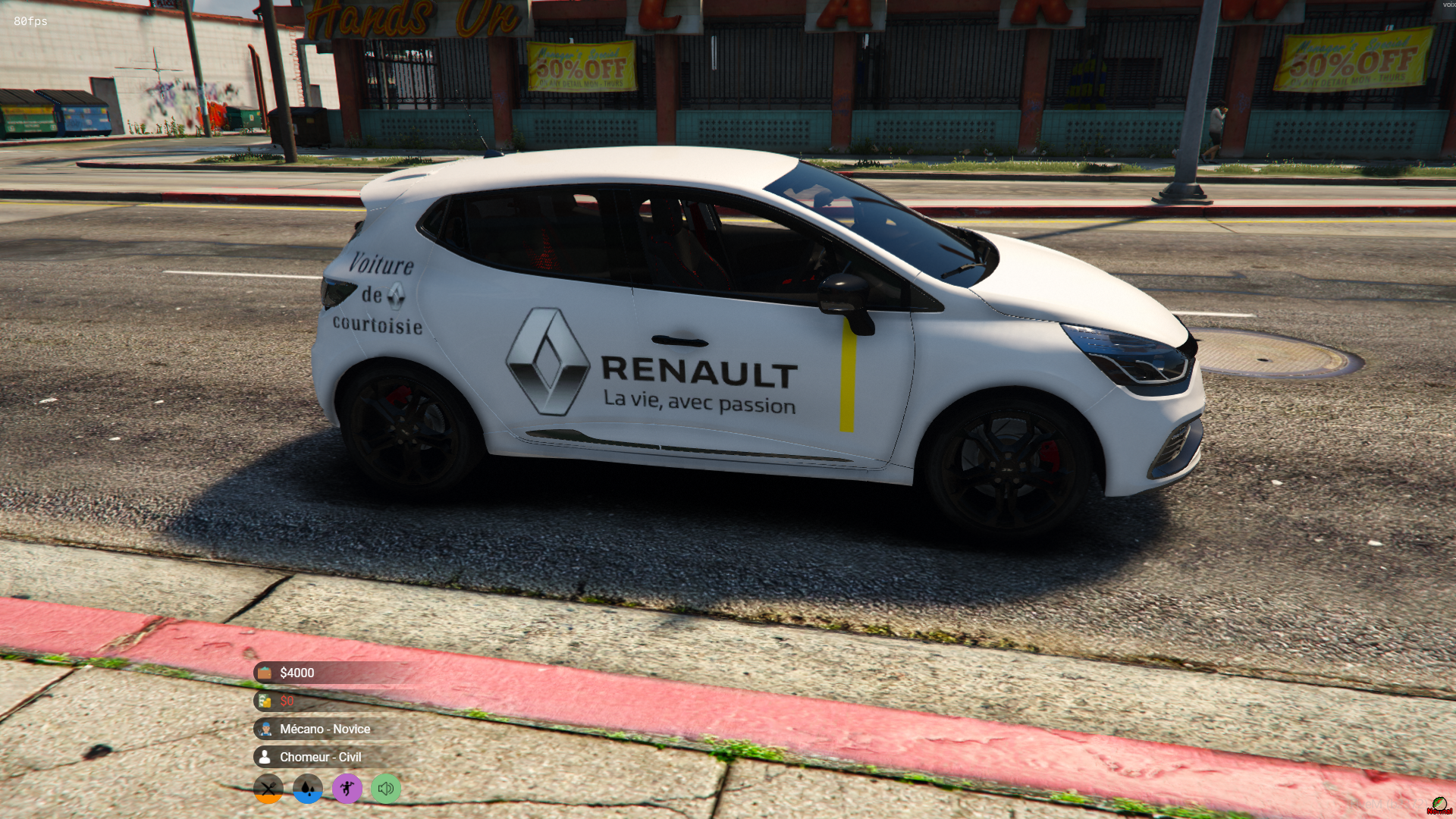Click the red Normal voice label
Viewport: 1456px width, 819px height.
point(1440,813)
